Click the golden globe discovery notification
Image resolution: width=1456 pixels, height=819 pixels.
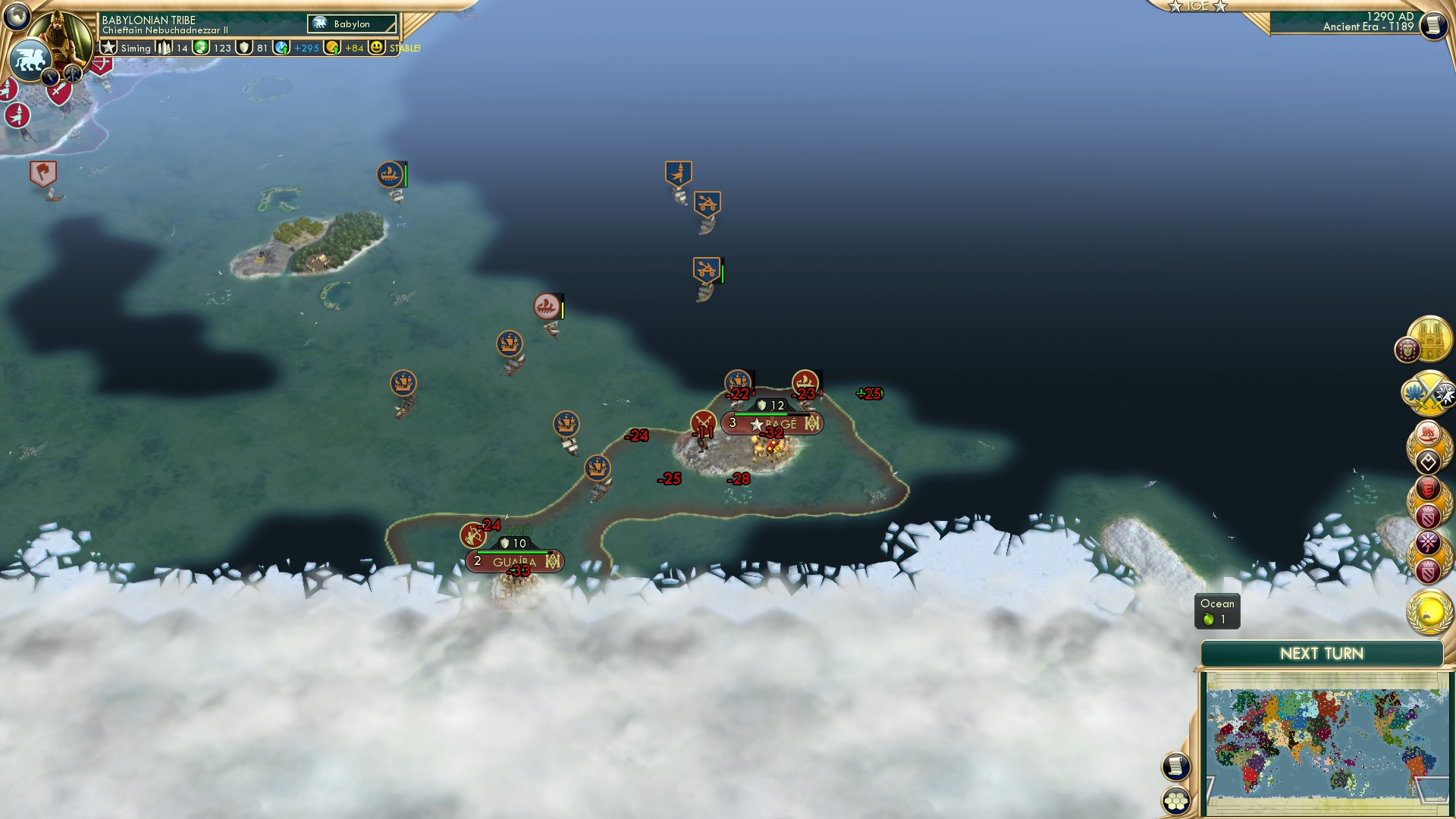tap(1428, 611)
